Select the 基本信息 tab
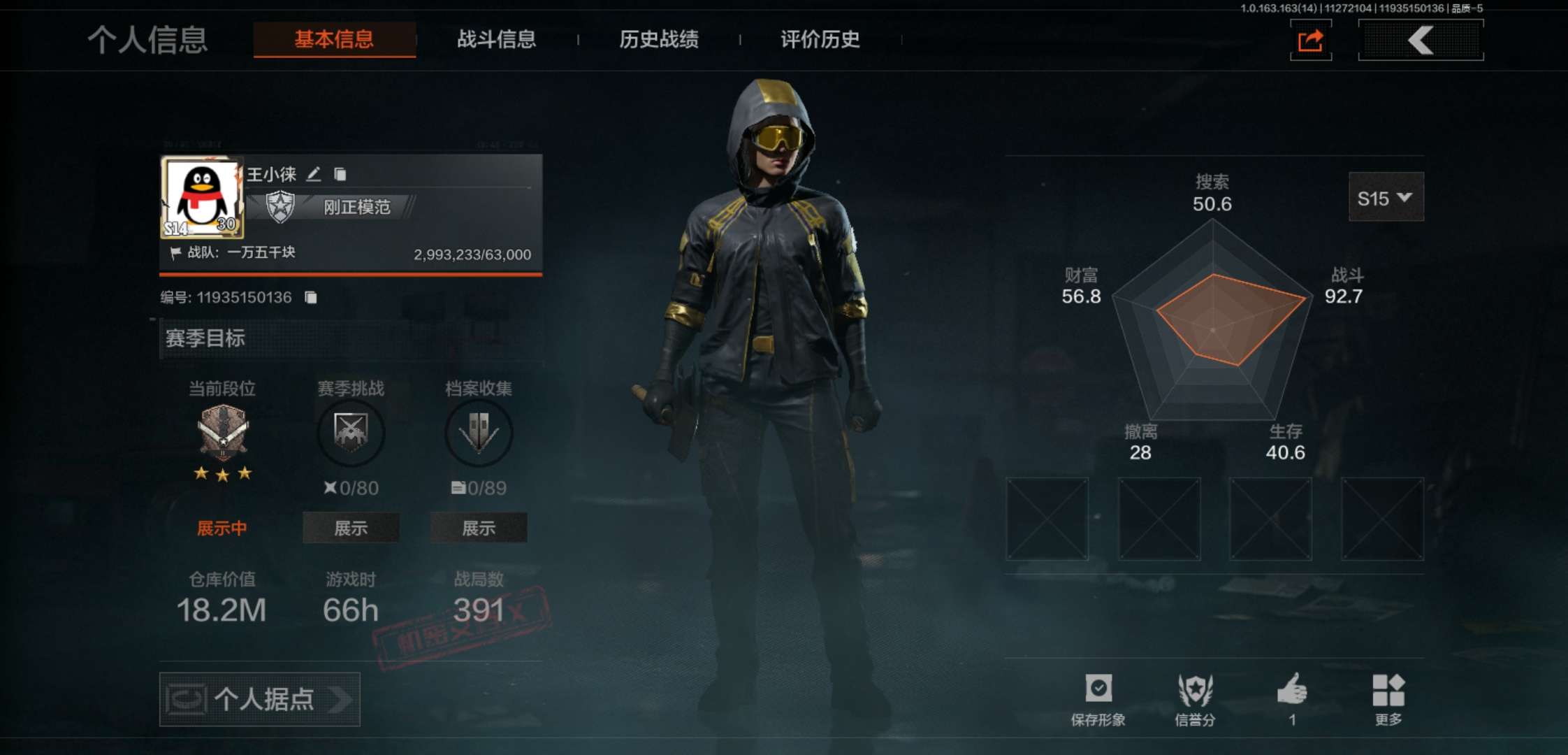 point(334,40)
